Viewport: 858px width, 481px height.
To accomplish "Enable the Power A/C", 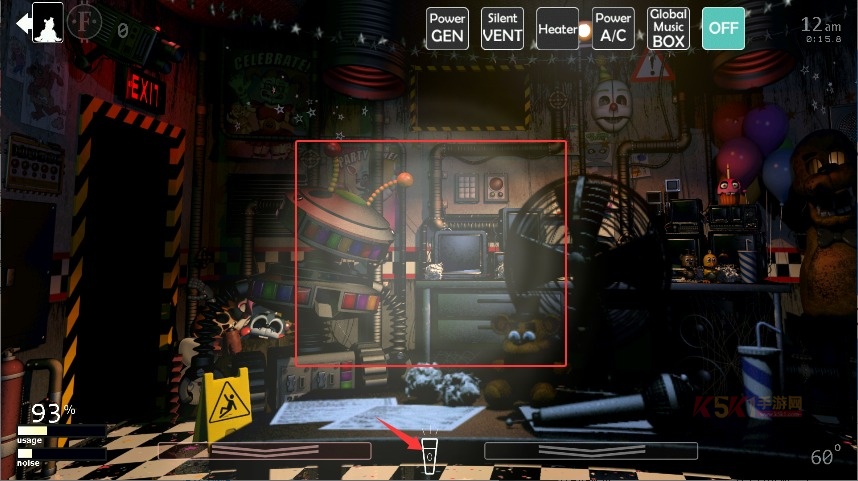I will pyautogui.click(x=613, y=28).
